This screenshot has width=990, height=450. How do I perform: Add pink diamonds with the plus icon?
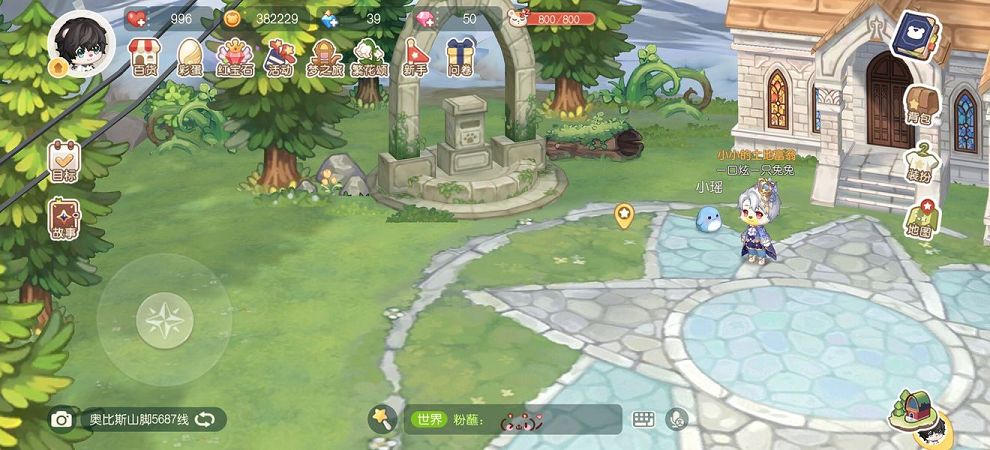pyautogui.click(x=424, y=18)
